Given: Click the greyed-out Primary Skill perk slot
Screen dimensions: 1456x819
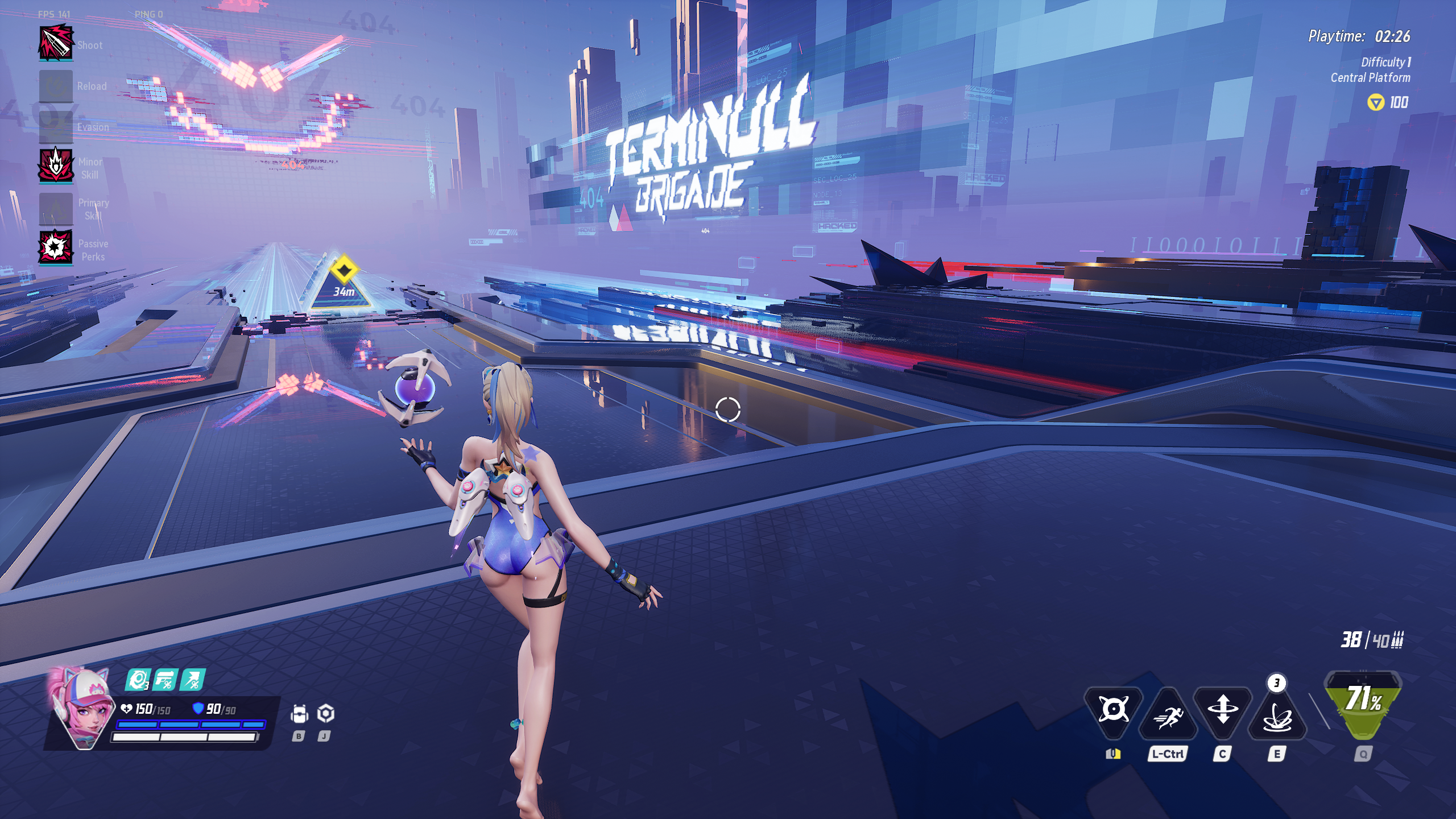Looking at the screenshot, I should pyautogui.click(x=56, y=209).
